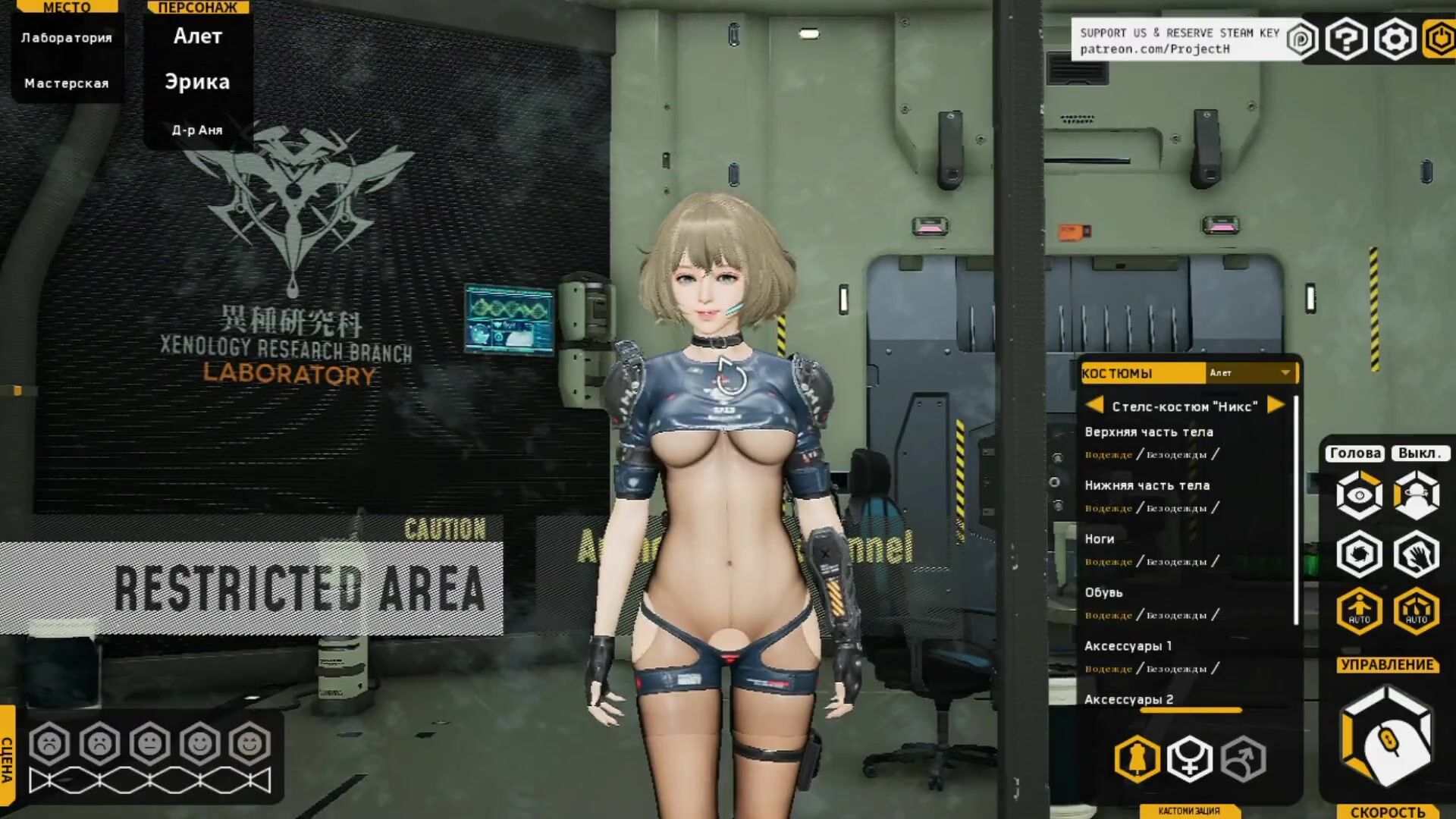1456x819 pixels.
Task: Open the СЦЕНА side tab
Action: point(7,758)
